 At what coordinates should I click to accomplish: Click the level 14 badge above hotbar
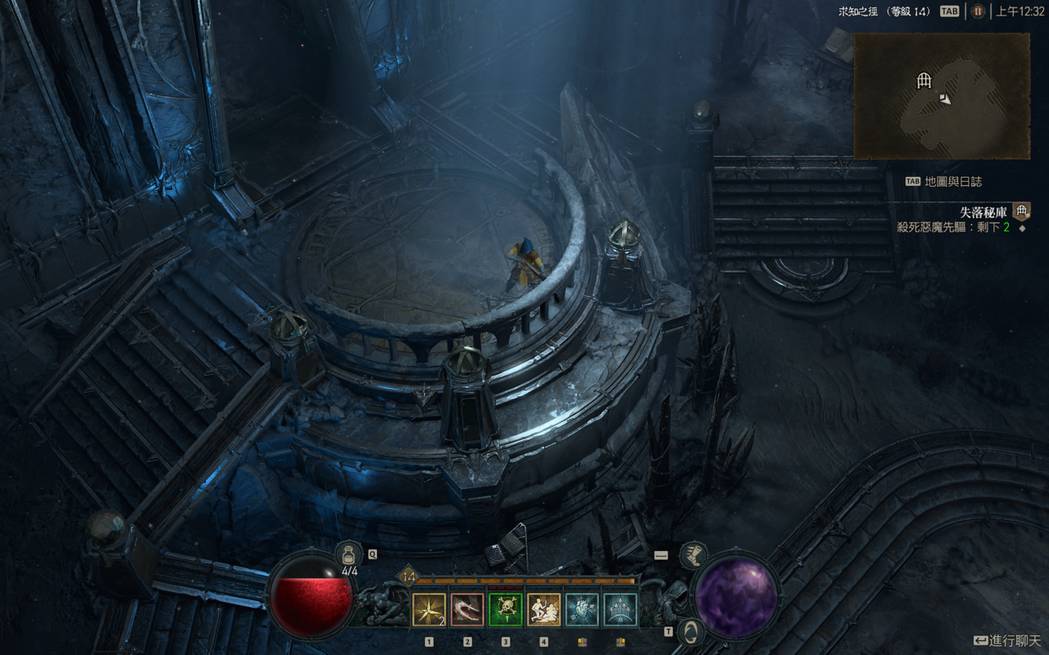[x=407, y=576]
